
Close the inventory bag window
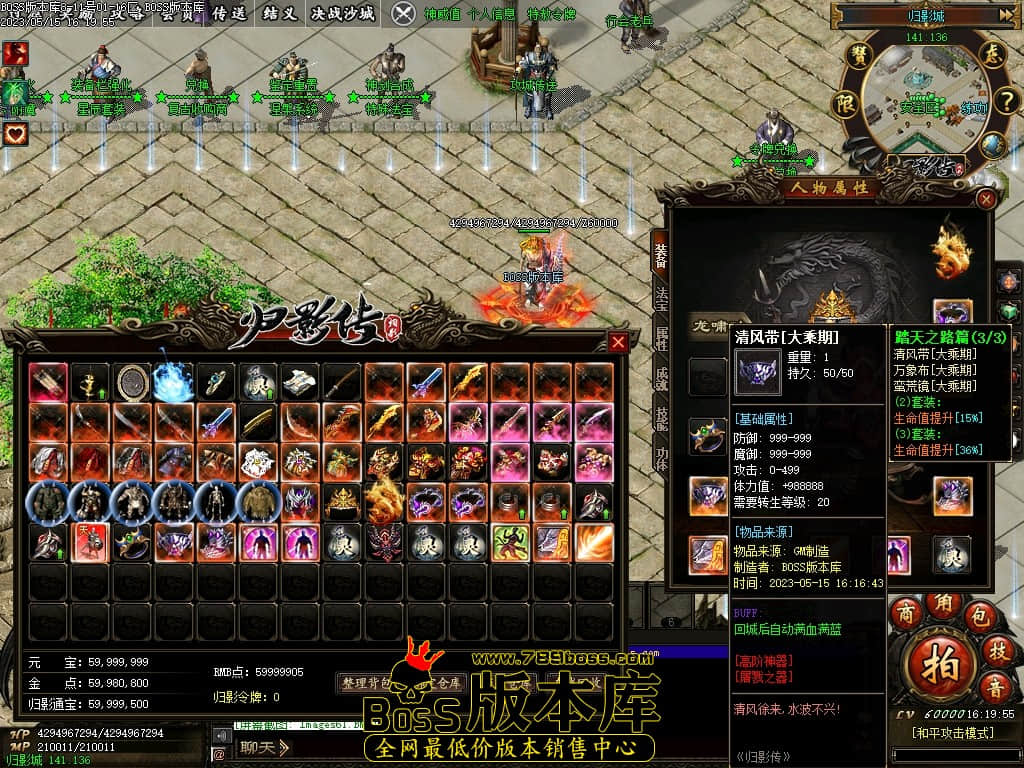(618, 343)
